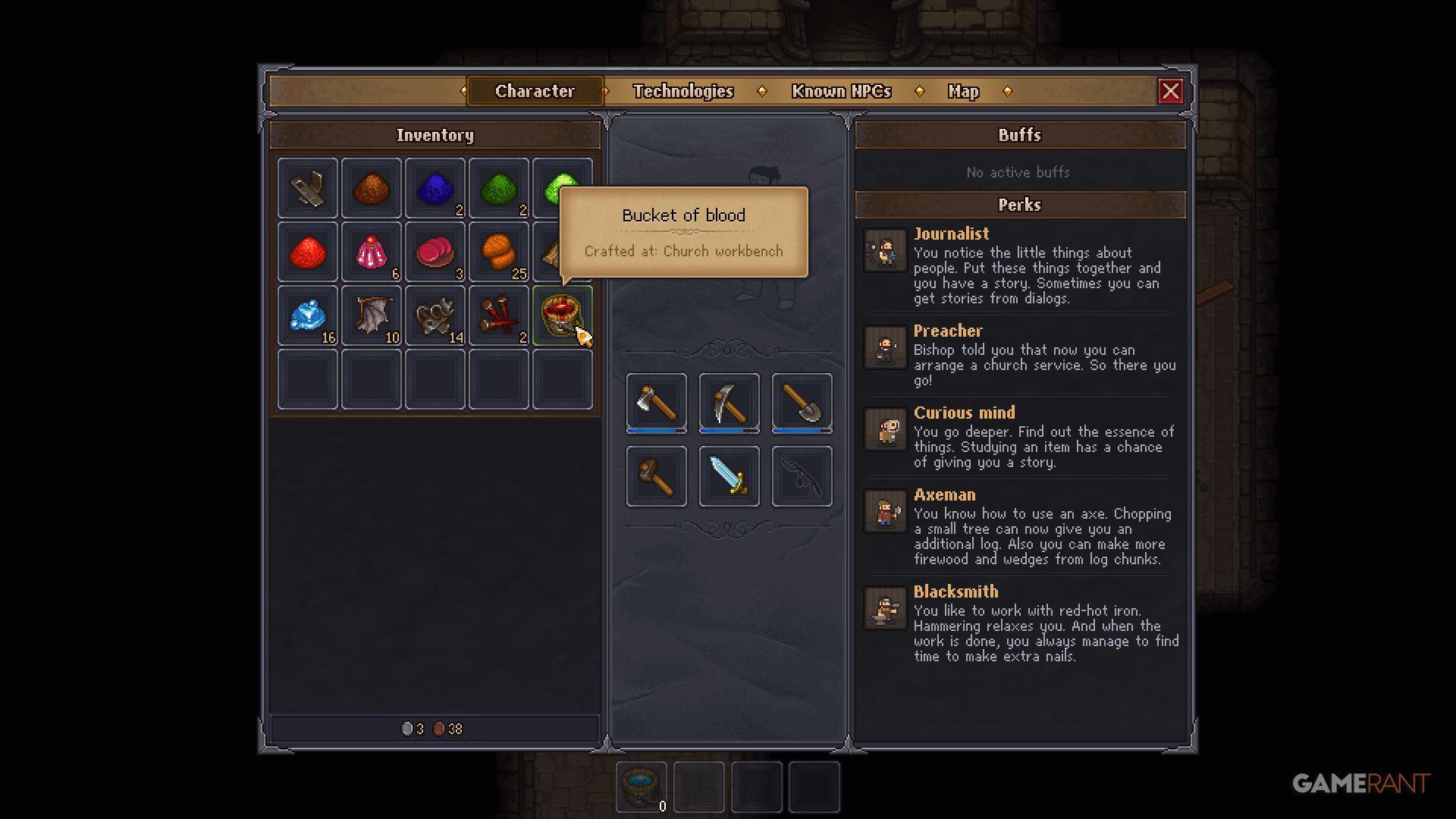Screen dimensions: 1456x819
Task: Click the brown powder pile item
Action: 371,188
